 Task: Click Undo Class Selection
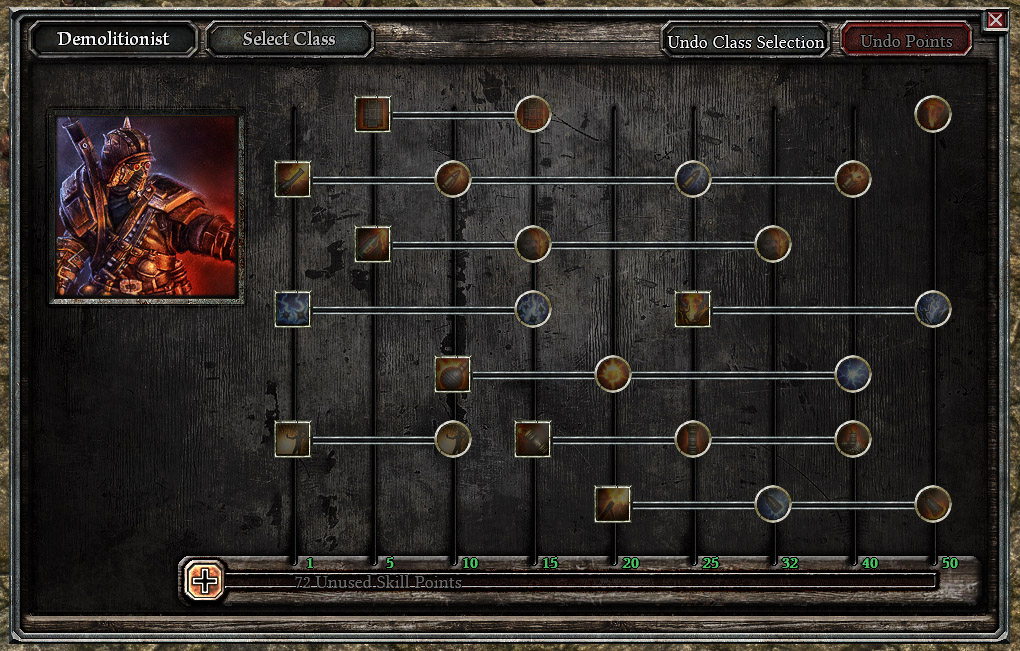click(745, 42)
